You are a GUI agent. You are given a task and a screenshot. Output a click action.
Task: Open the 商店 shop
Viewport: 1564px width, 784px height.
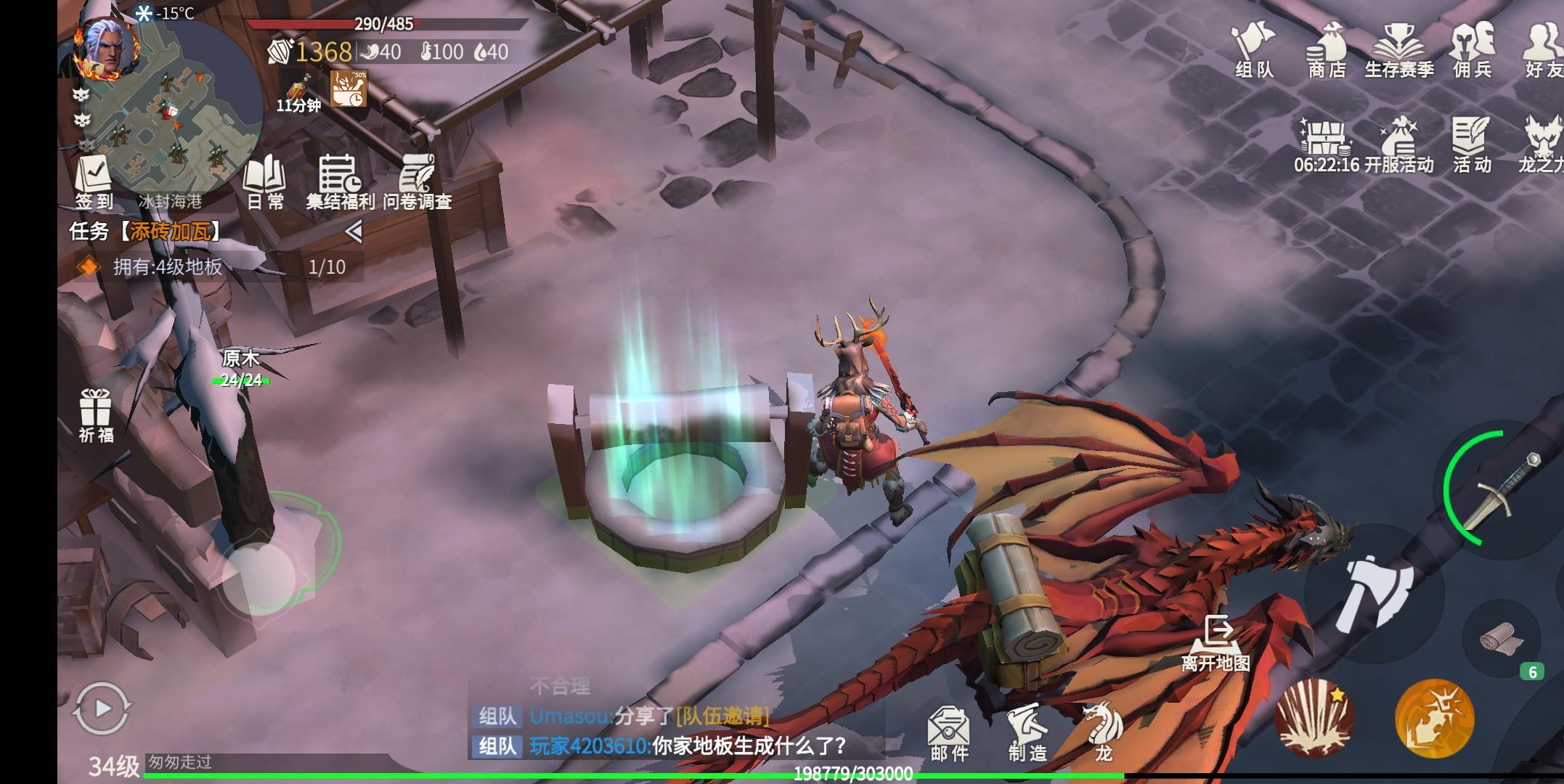click(x=1326, y=49)
